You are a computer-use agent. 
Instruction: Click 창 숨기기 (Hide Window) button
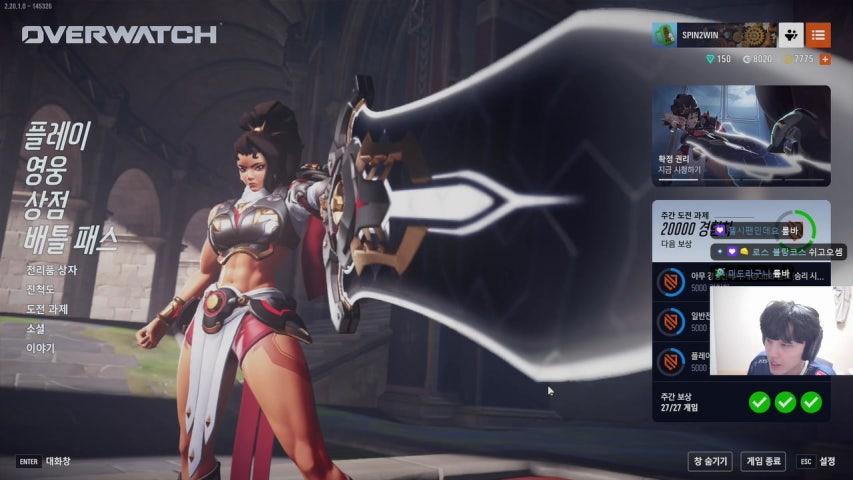[709, 461]
